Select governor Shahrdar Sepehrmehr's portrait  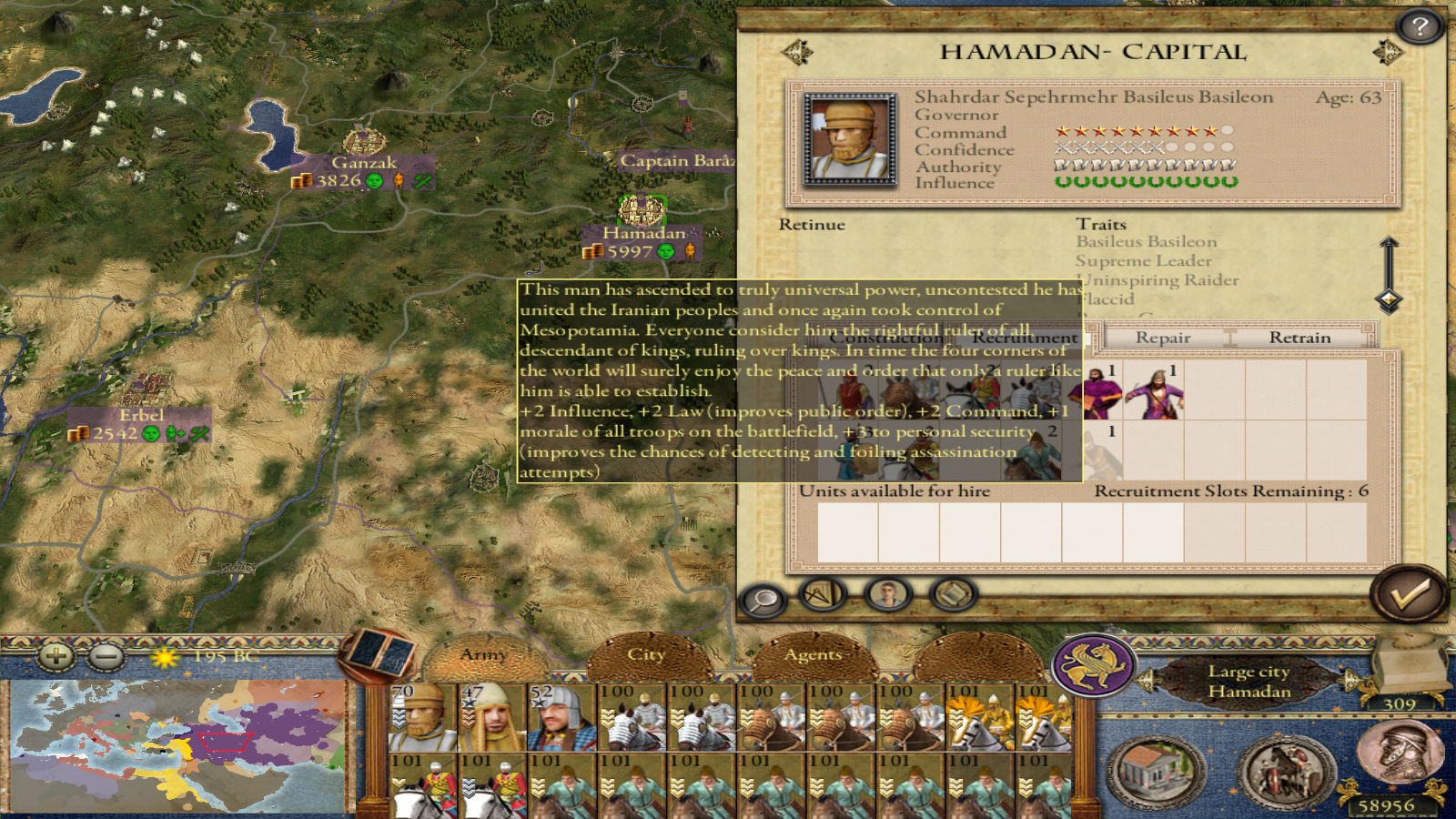pos(850,140)
